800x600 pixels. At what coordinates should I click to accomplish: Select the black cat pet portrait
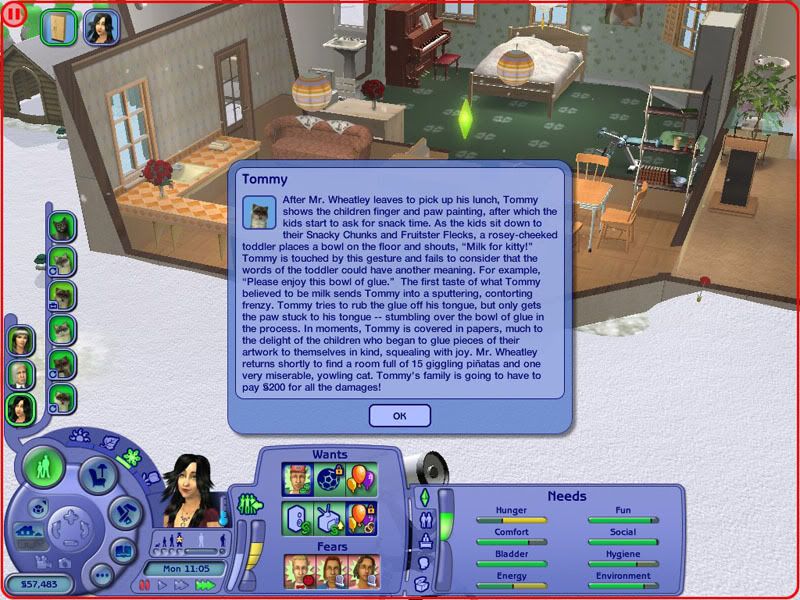tap(63, 226)
